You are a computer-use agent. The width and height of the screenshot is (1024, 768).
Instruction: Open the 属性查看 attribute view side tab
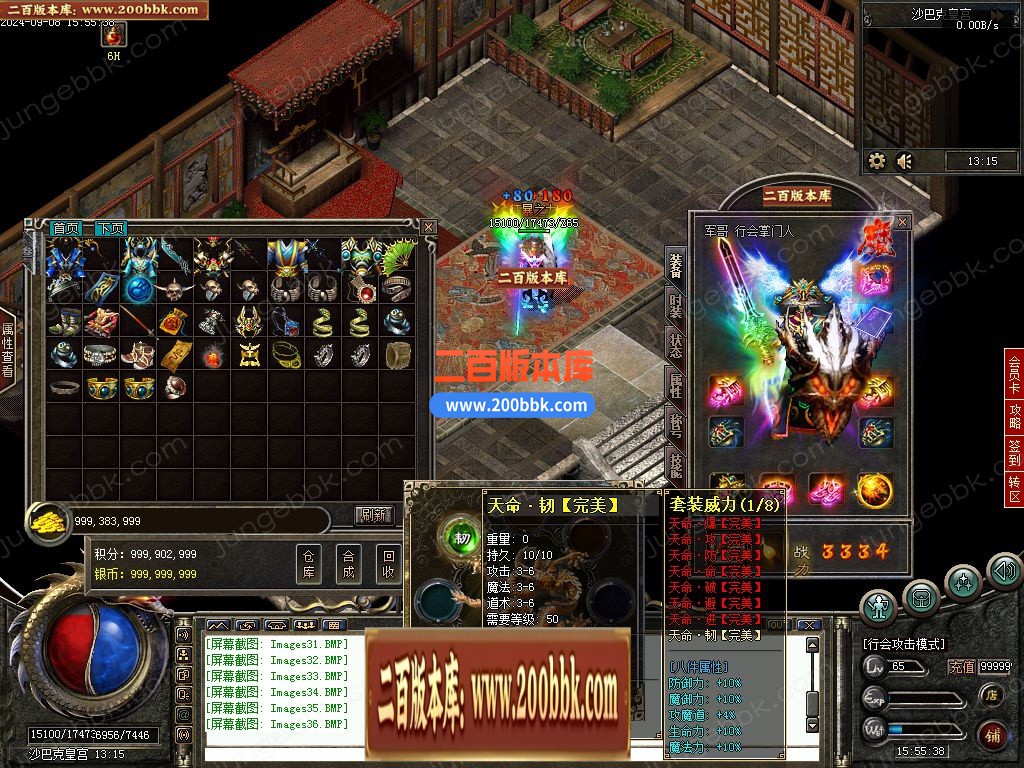coord(8,350)
